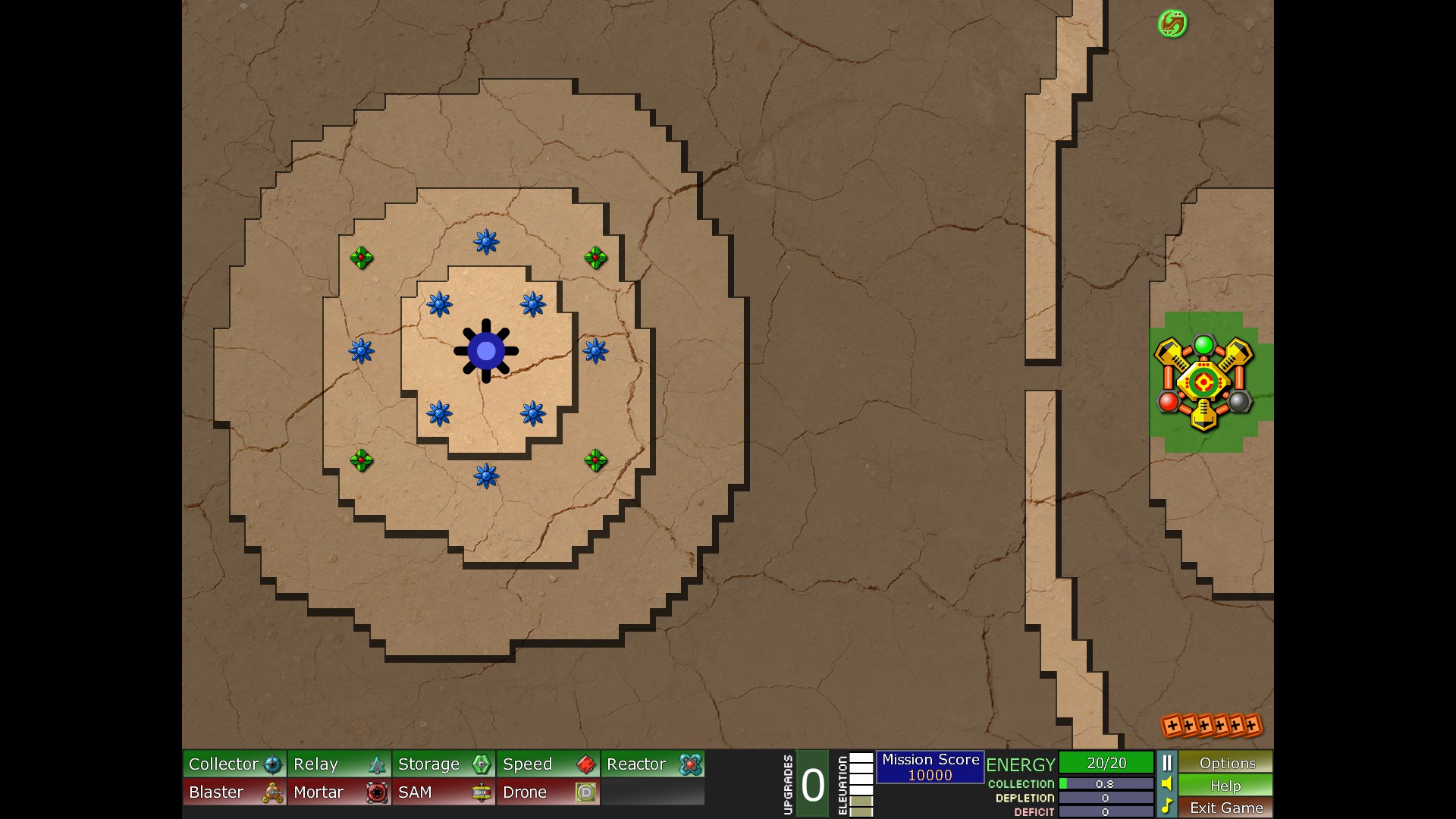Click Exit Game
This screenshot has height=819, width=1456.
tap(1226, 808)
